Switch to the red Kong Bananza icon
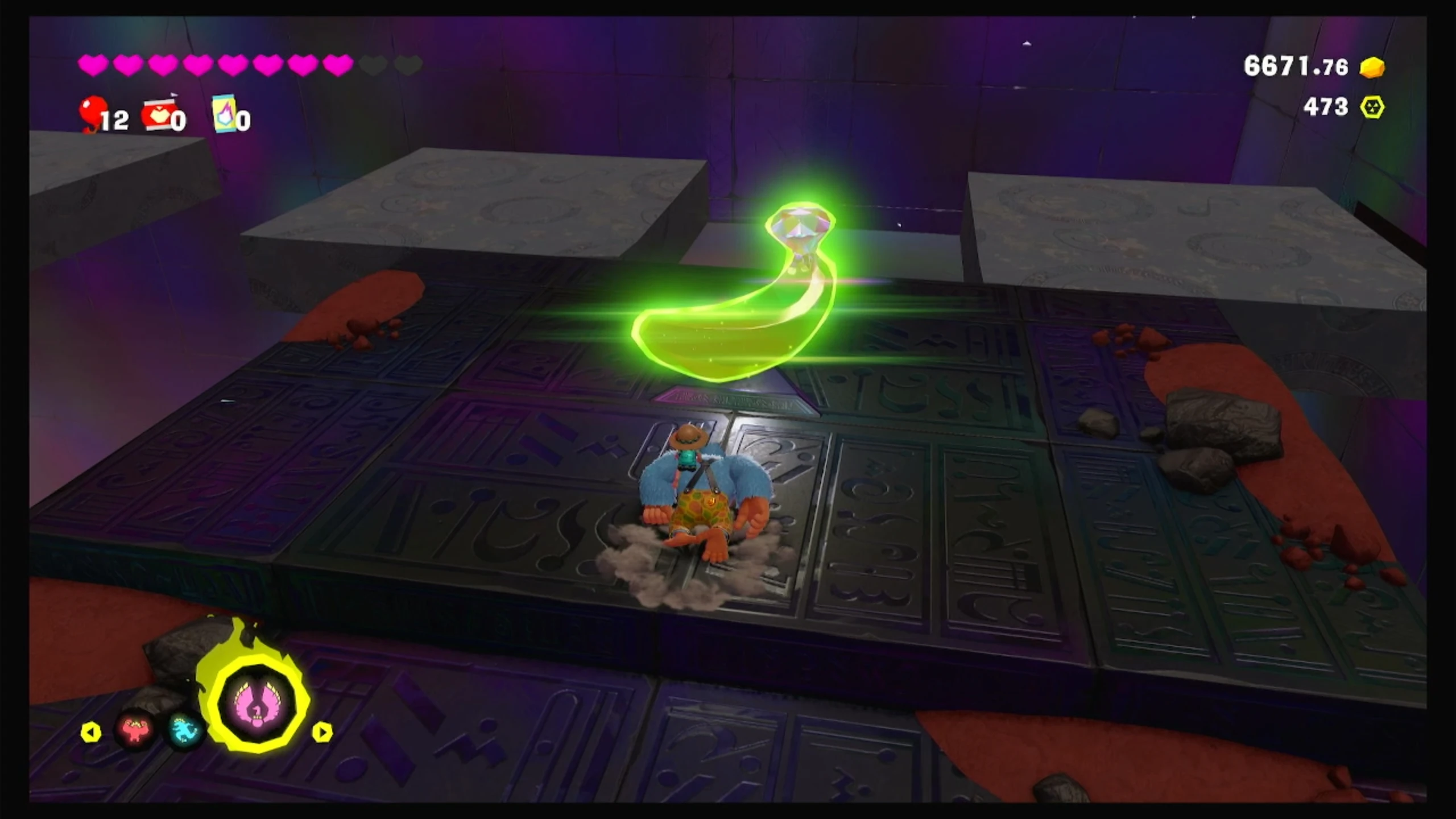Viewport: 1456px width, 819px height. 135,730
